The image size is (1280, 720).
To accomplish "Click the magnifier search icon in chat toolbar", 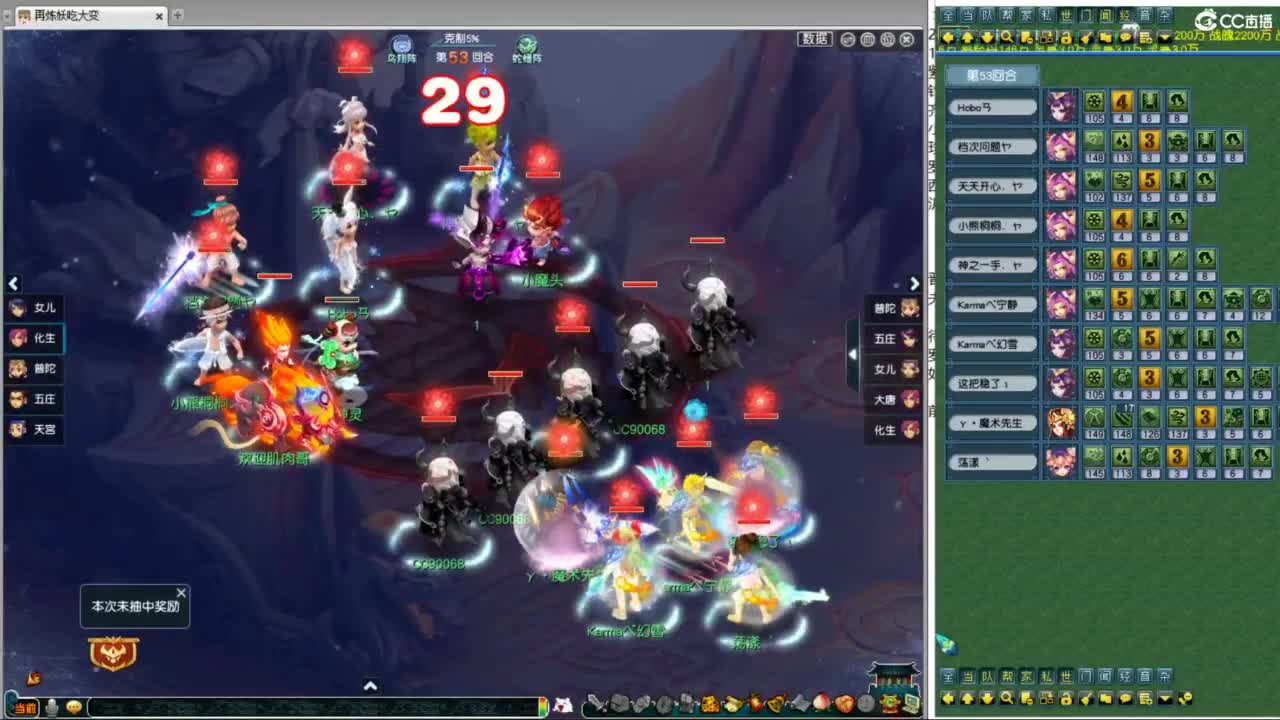I will [x=1006, y=37].
